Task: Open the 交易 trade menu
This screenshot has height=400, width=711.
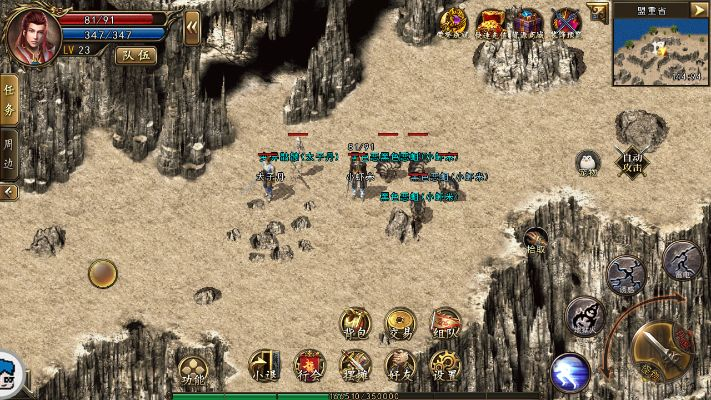Action: (x=401, y=322)
